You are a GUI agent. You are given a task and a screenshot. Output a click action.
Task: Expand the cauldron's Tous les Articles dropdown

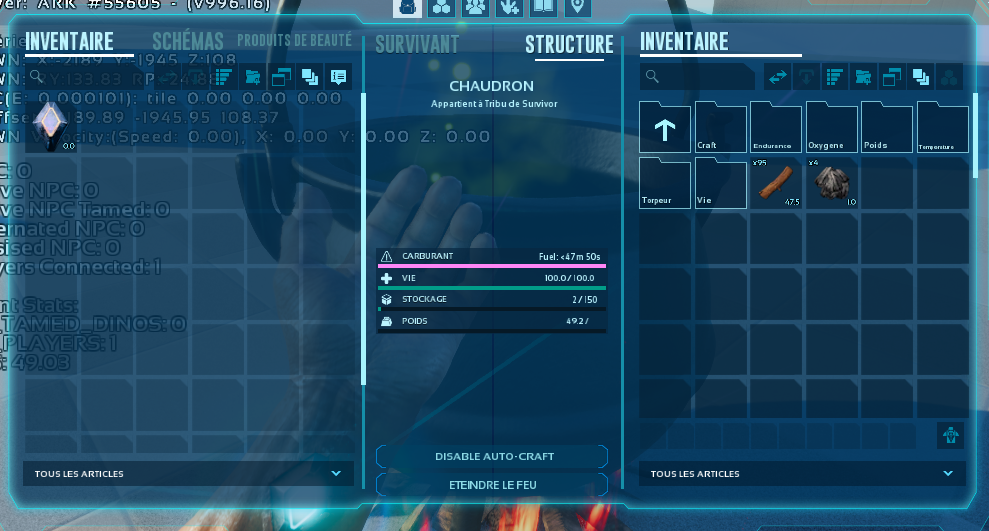(x=797, y=473)
